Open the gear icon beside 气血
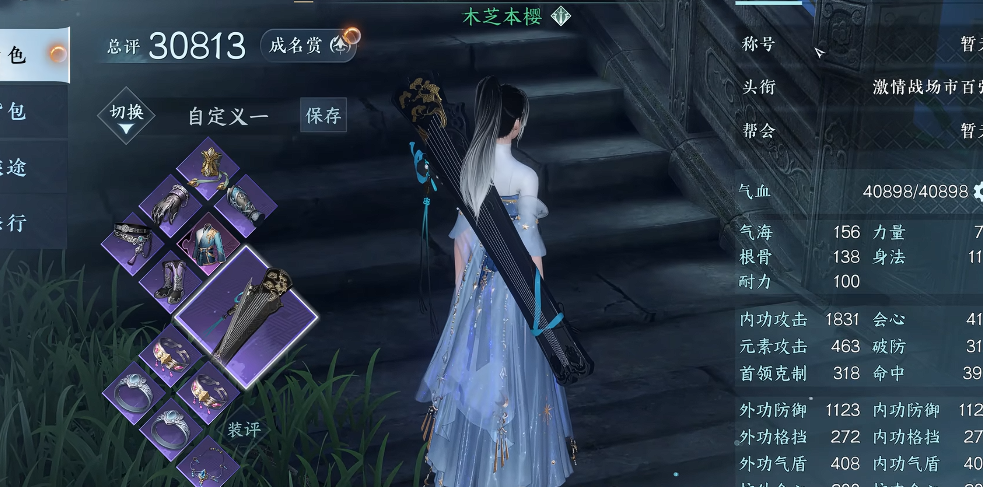Screen dimensions: 983x487 976,191
